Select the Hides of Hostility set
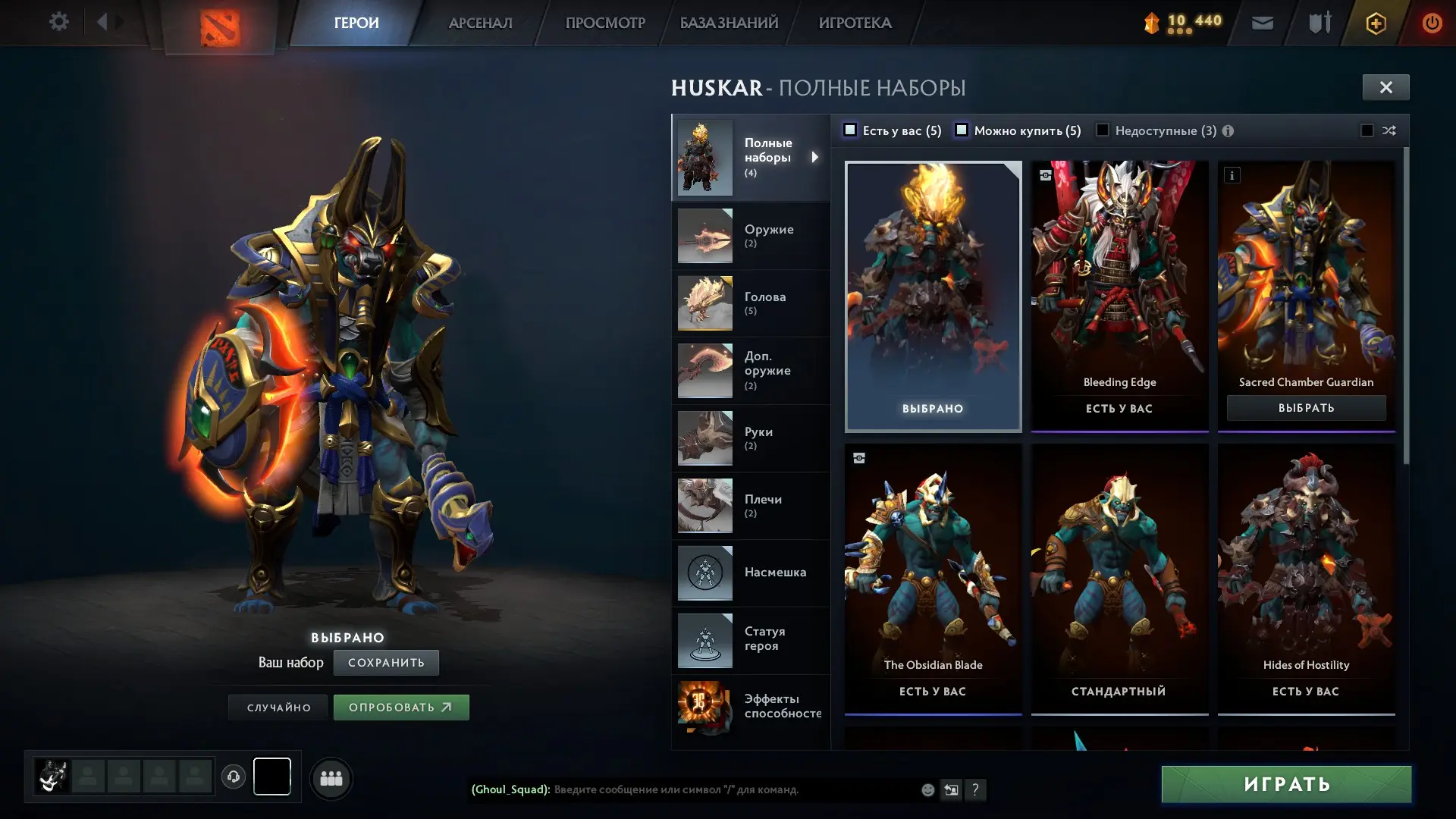The image size is (1456, 819). pyautogui.click(x=1306, y=576)
